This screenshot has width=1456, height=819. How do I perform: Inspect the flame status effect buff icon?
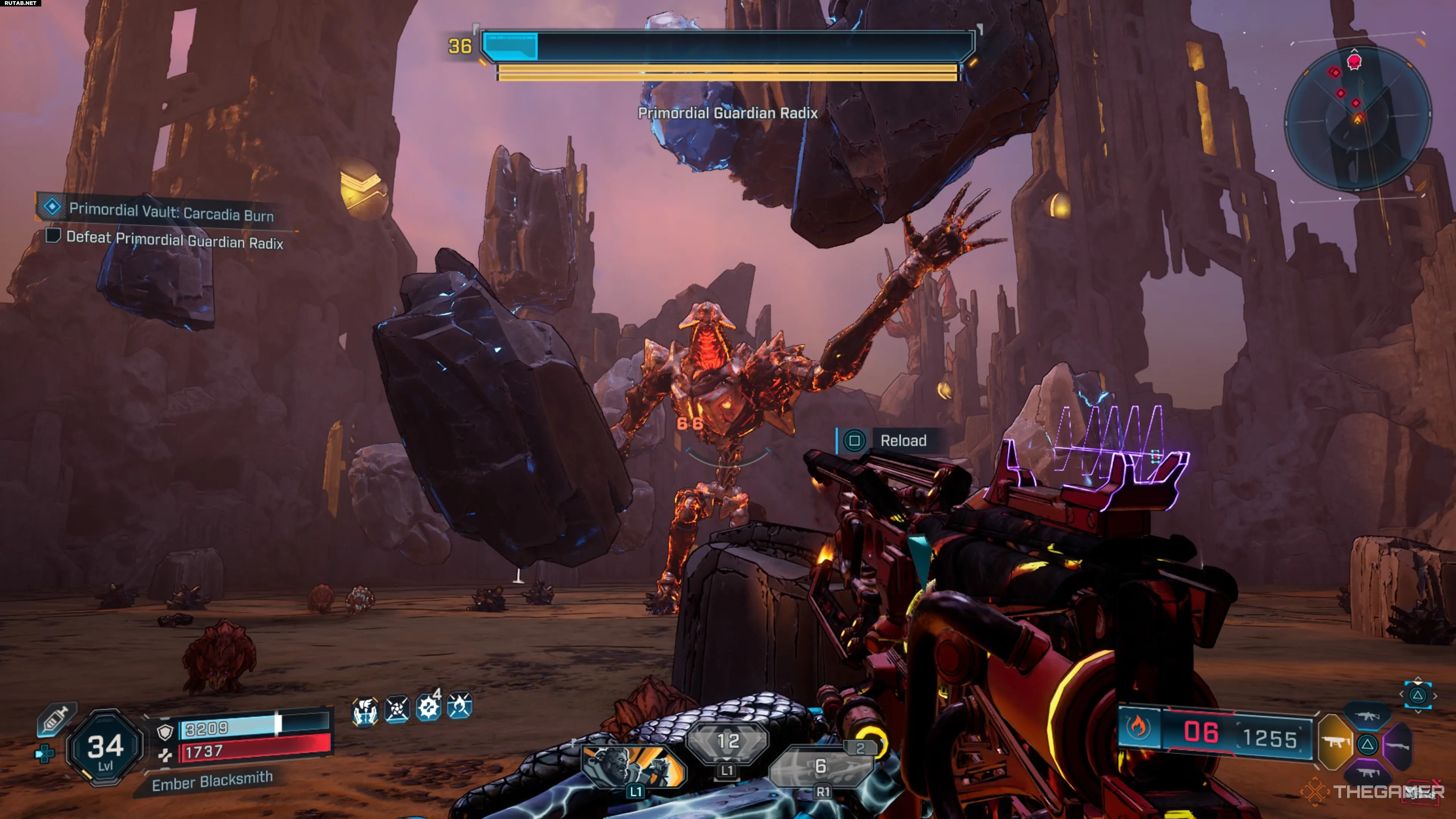pos(459,706)
